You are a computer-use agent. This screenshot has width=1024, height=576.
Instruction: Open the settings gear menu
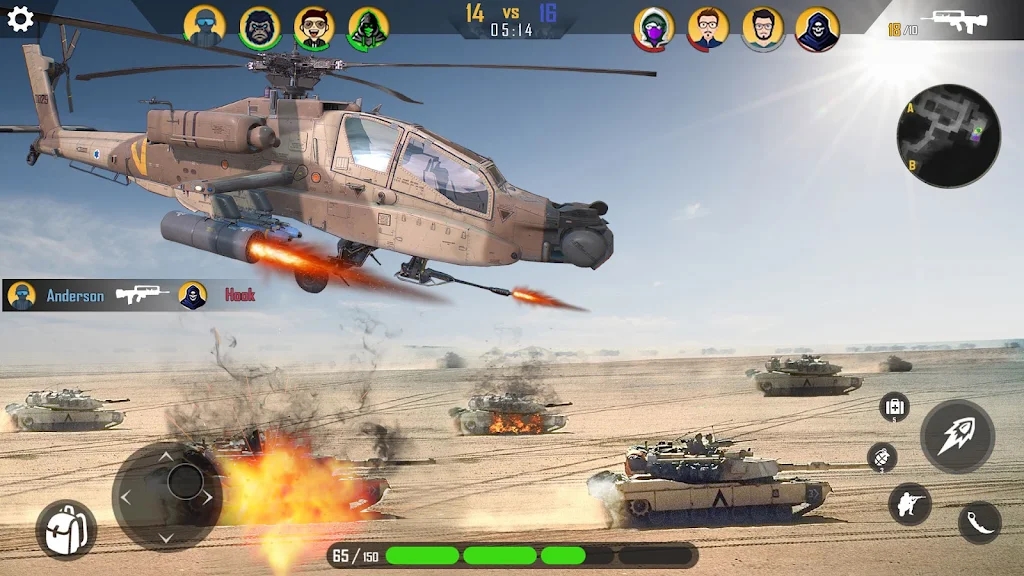(20, 19)
